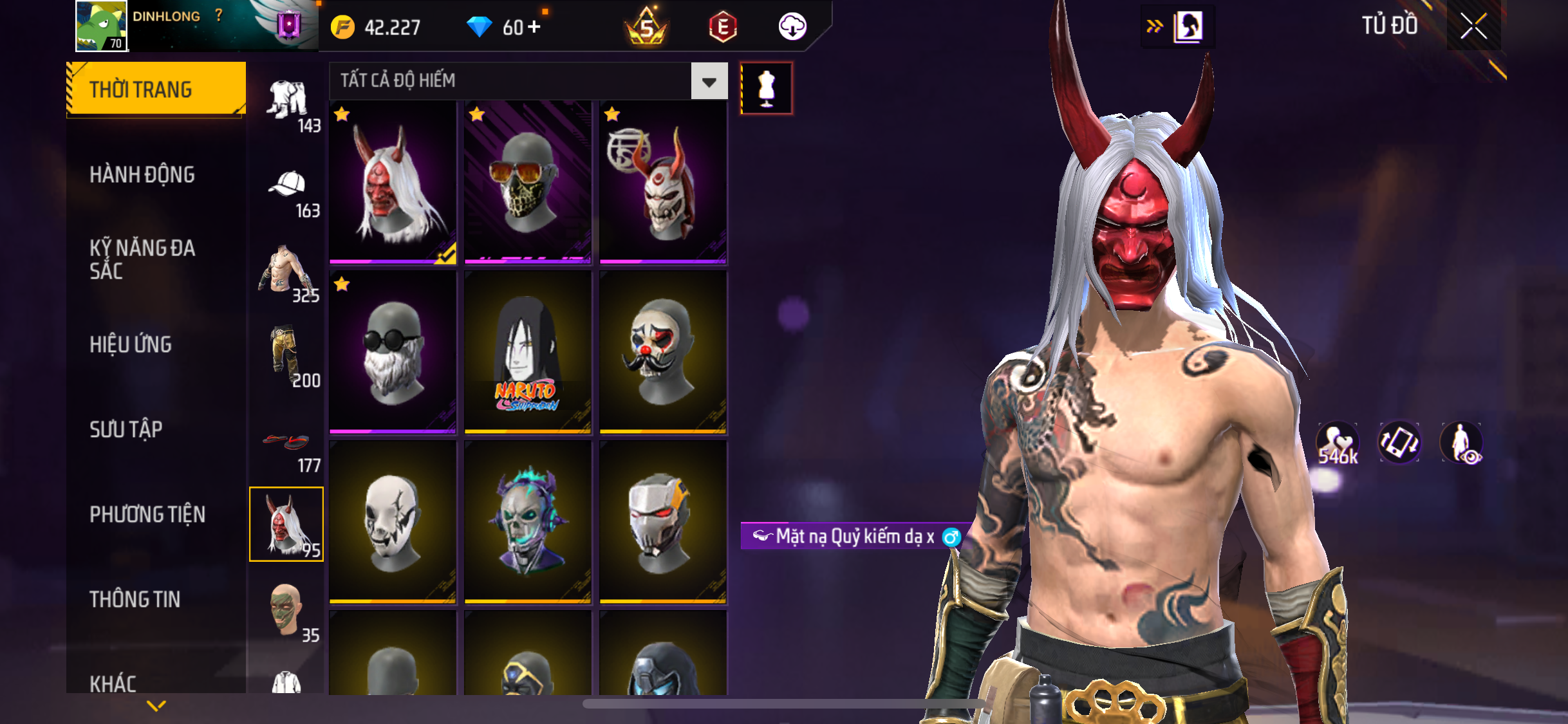This screenshot has width=1568, height=724.
Task: Go to the Phương Tiện tab
Action: [x=147, y=514]
